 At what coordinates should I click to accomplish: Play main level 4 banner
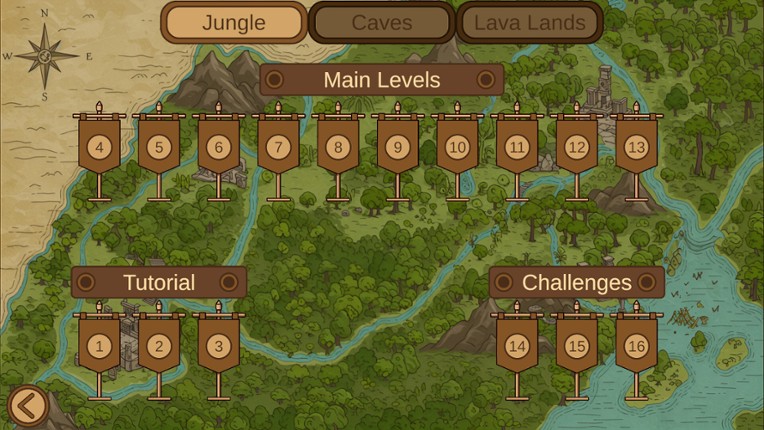point(99,147)
